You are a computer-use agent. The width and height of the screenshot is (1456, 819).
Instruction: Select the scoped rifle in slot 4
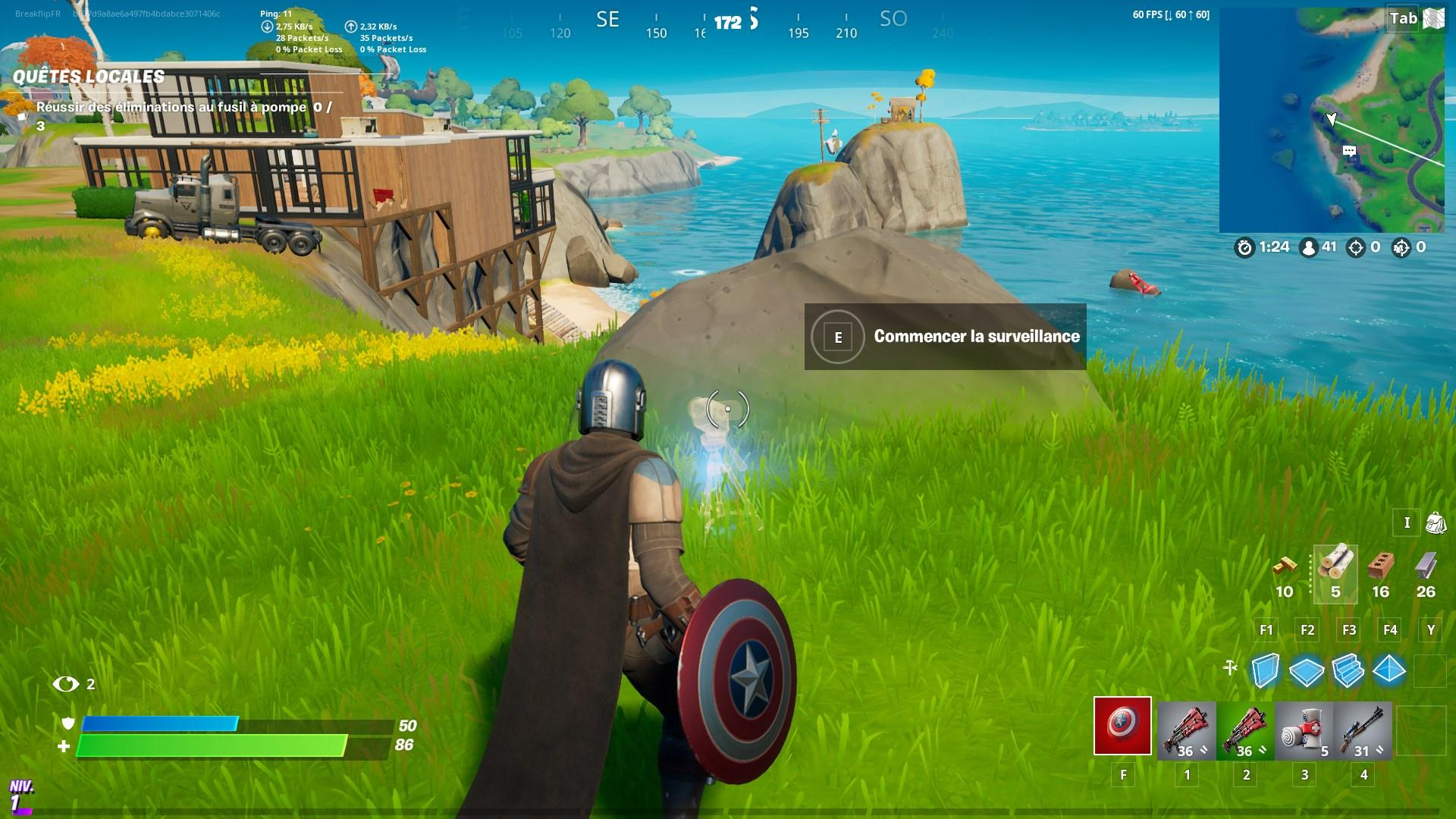tap(1363, 728)
